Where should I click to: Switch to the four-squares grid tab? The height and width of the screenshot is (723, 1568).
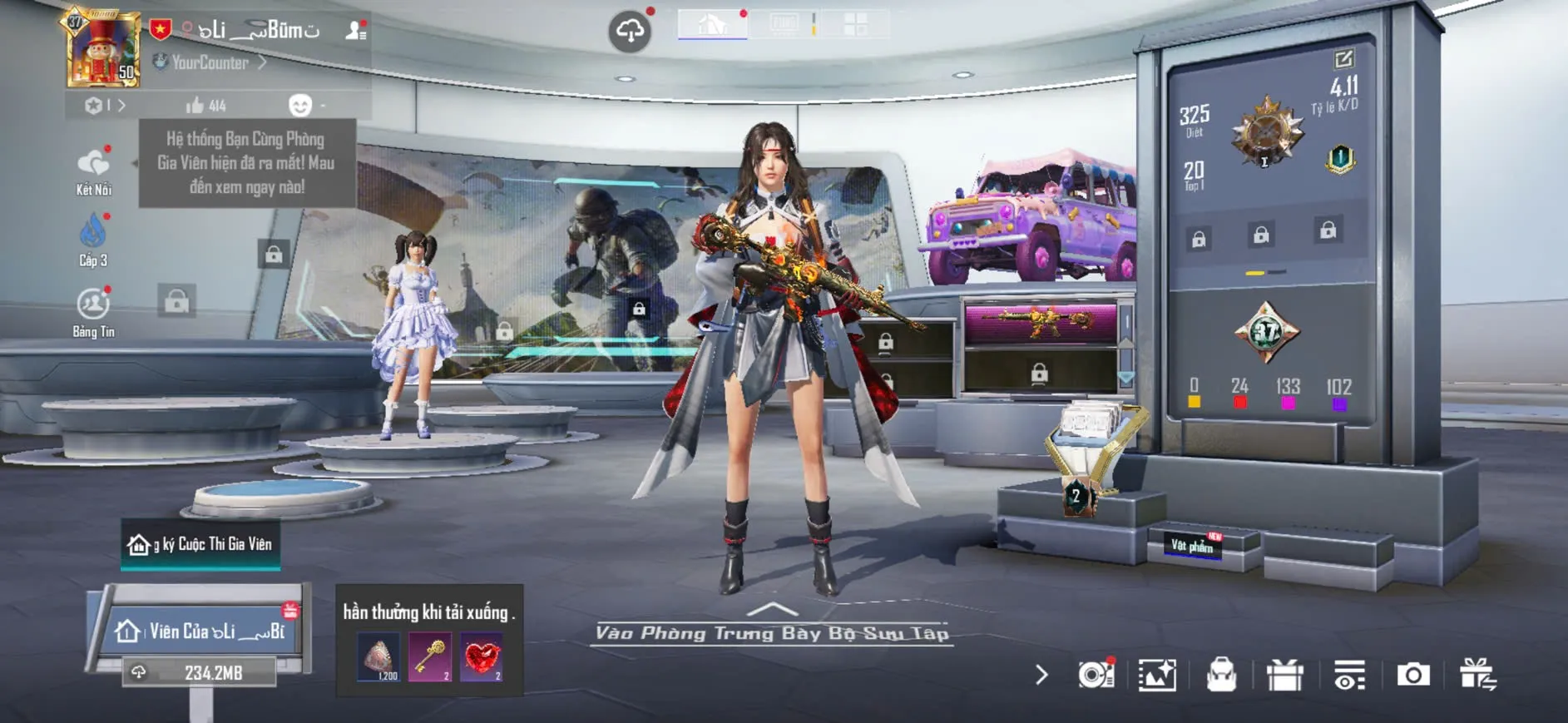855,24
